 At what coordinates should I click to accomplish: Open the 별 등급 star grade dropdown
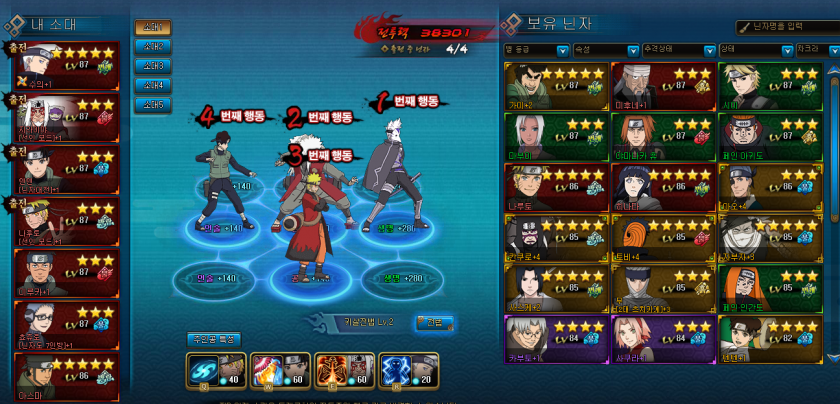537,49
